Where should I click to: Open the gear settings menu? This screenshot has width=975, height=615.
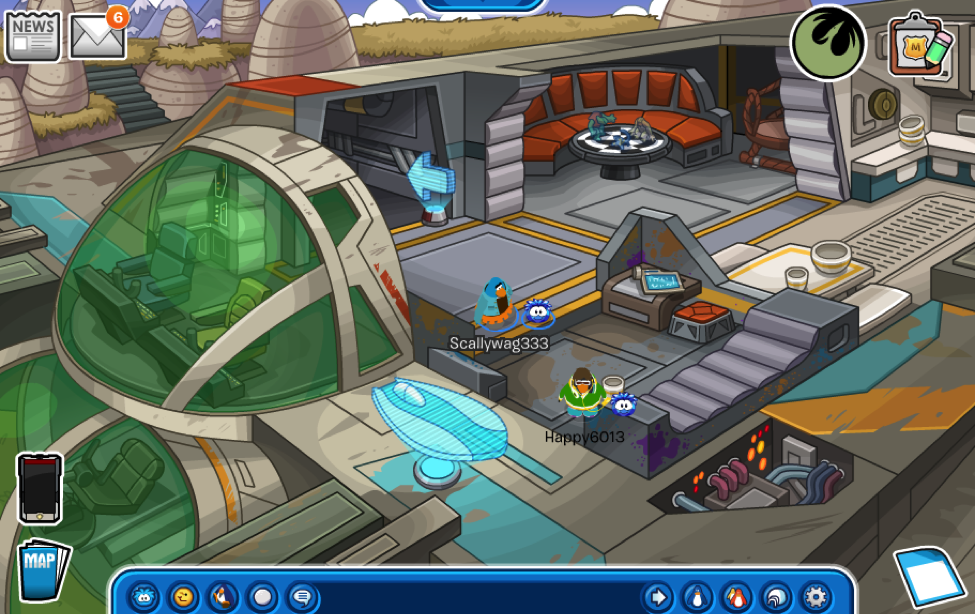[x=816, y=597]
